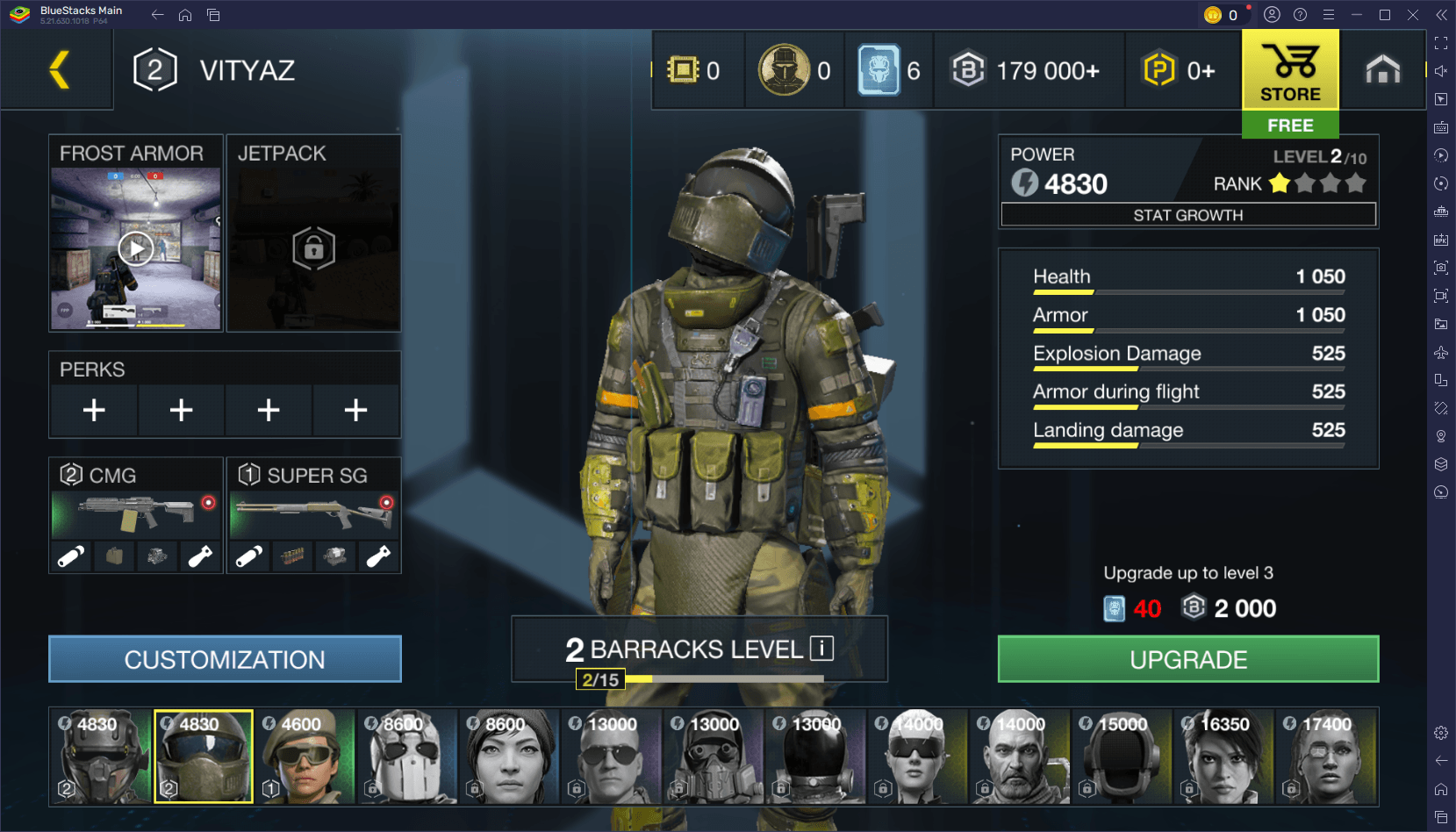The image size is (1456, 832).
Task: Collapse the sidebar using the double chevrons
Action: [x=1440, y=14]
